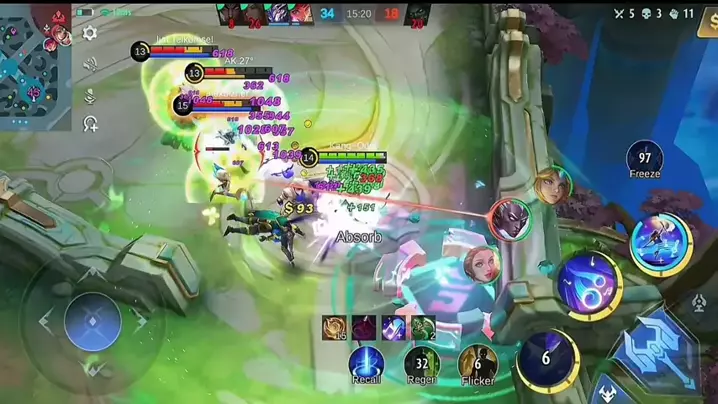Tap the Regen button

(421, 363)
